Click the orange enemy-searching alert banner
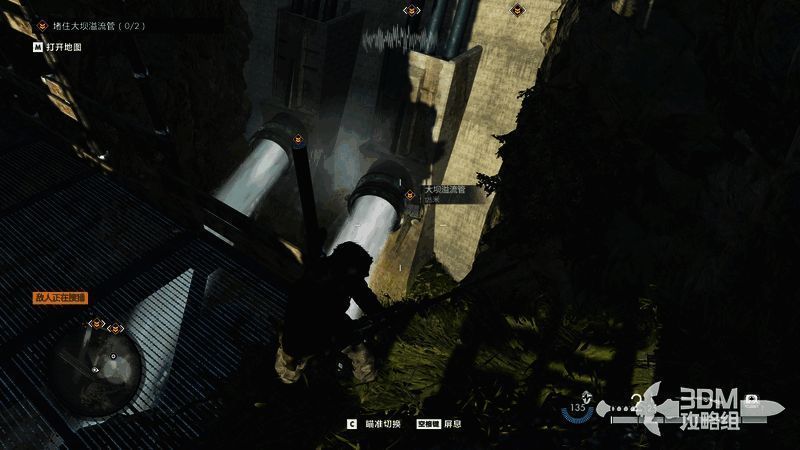 coord(61,297)
